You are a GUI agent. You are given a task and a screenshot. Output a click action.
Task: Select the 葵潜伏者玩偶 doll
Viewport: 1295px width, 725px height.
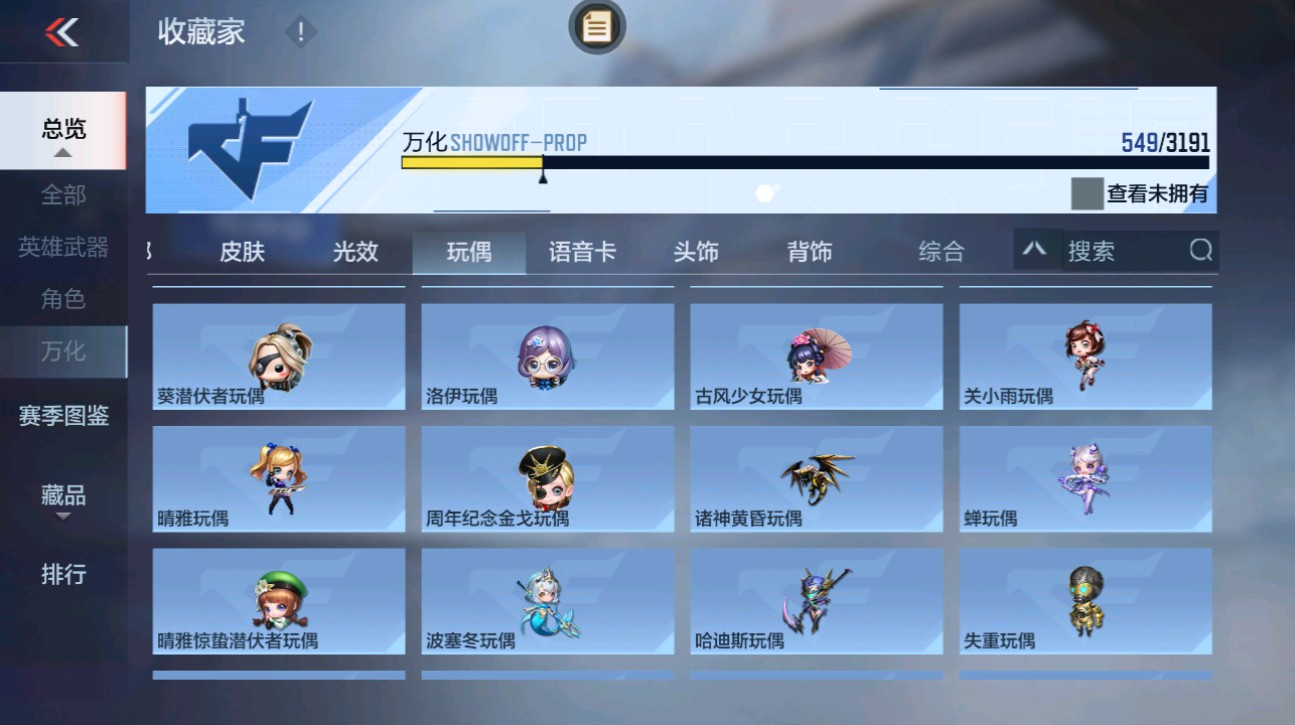277,355
